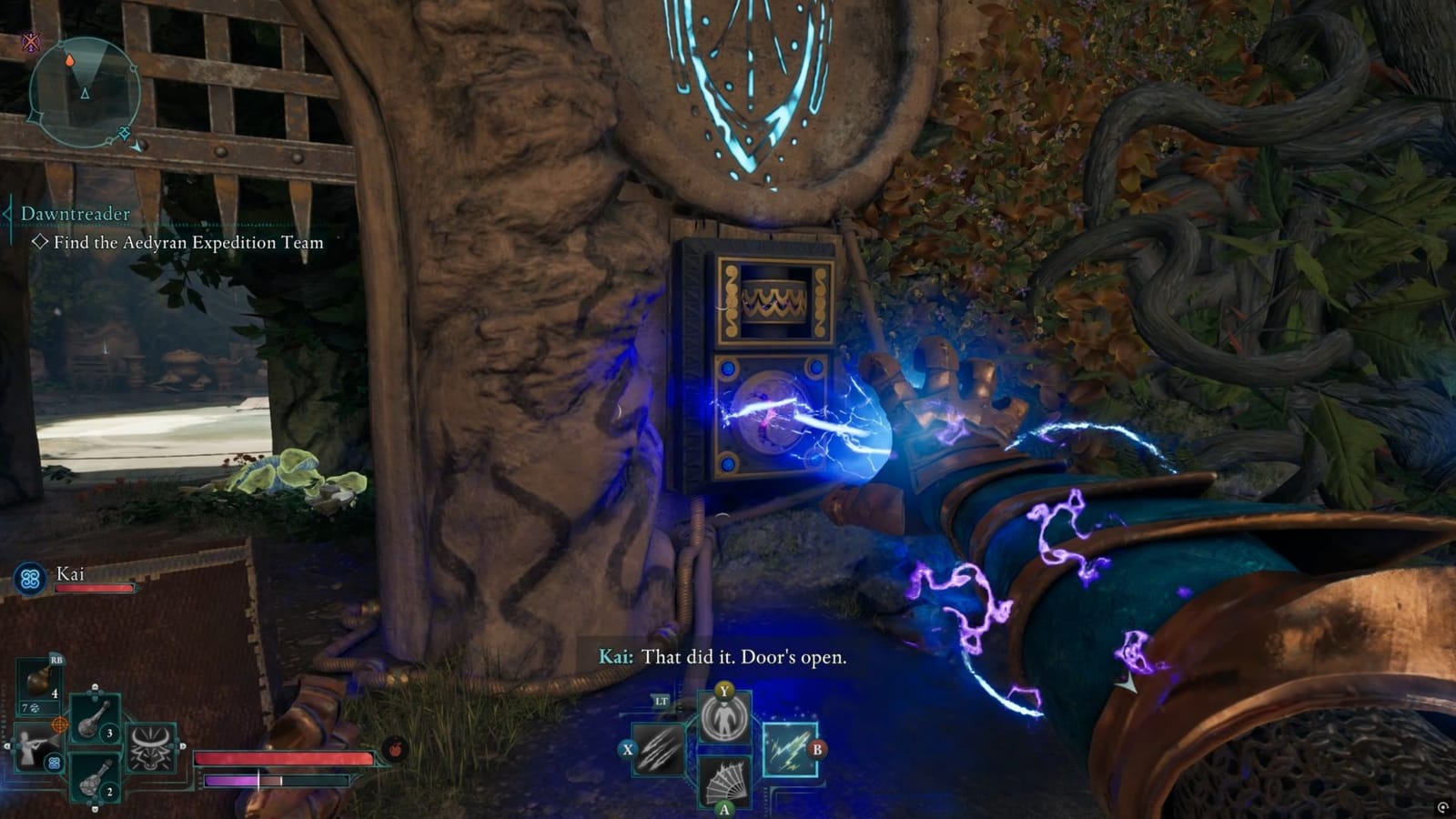
Task: Collapse the Dawntreader quest tracker via its left chevron
Action: 7,211
